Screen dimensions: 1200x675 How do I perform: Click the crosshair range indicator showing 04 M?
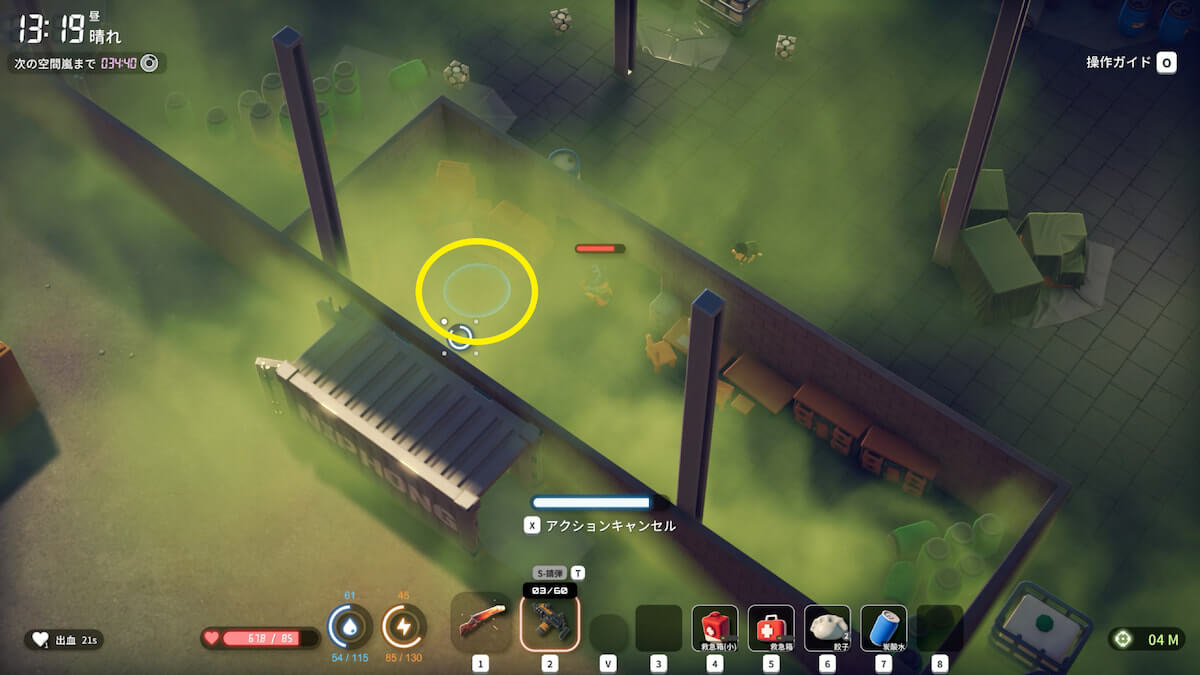(1145, 639)
